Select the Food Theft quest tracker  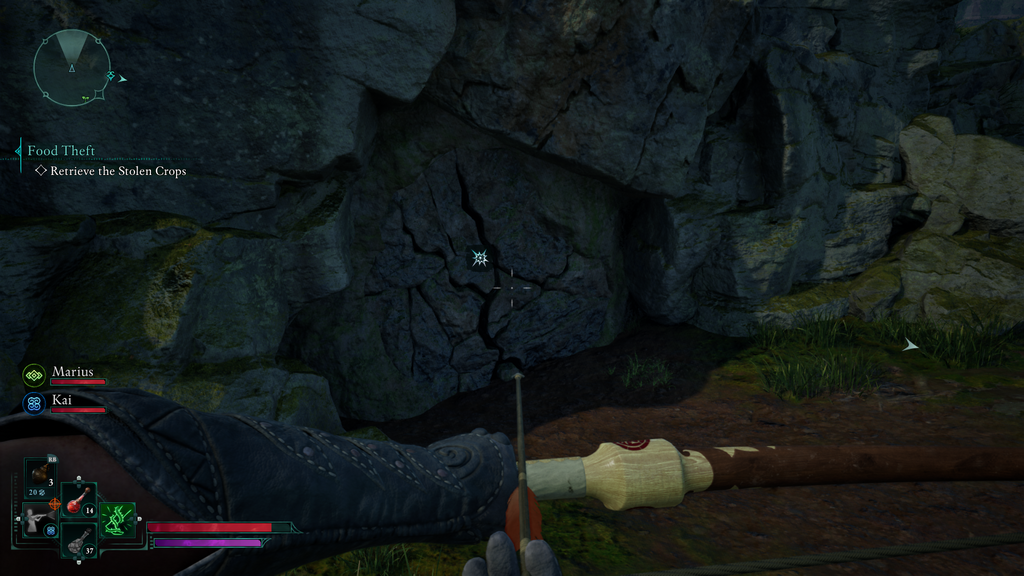(61, 151)
